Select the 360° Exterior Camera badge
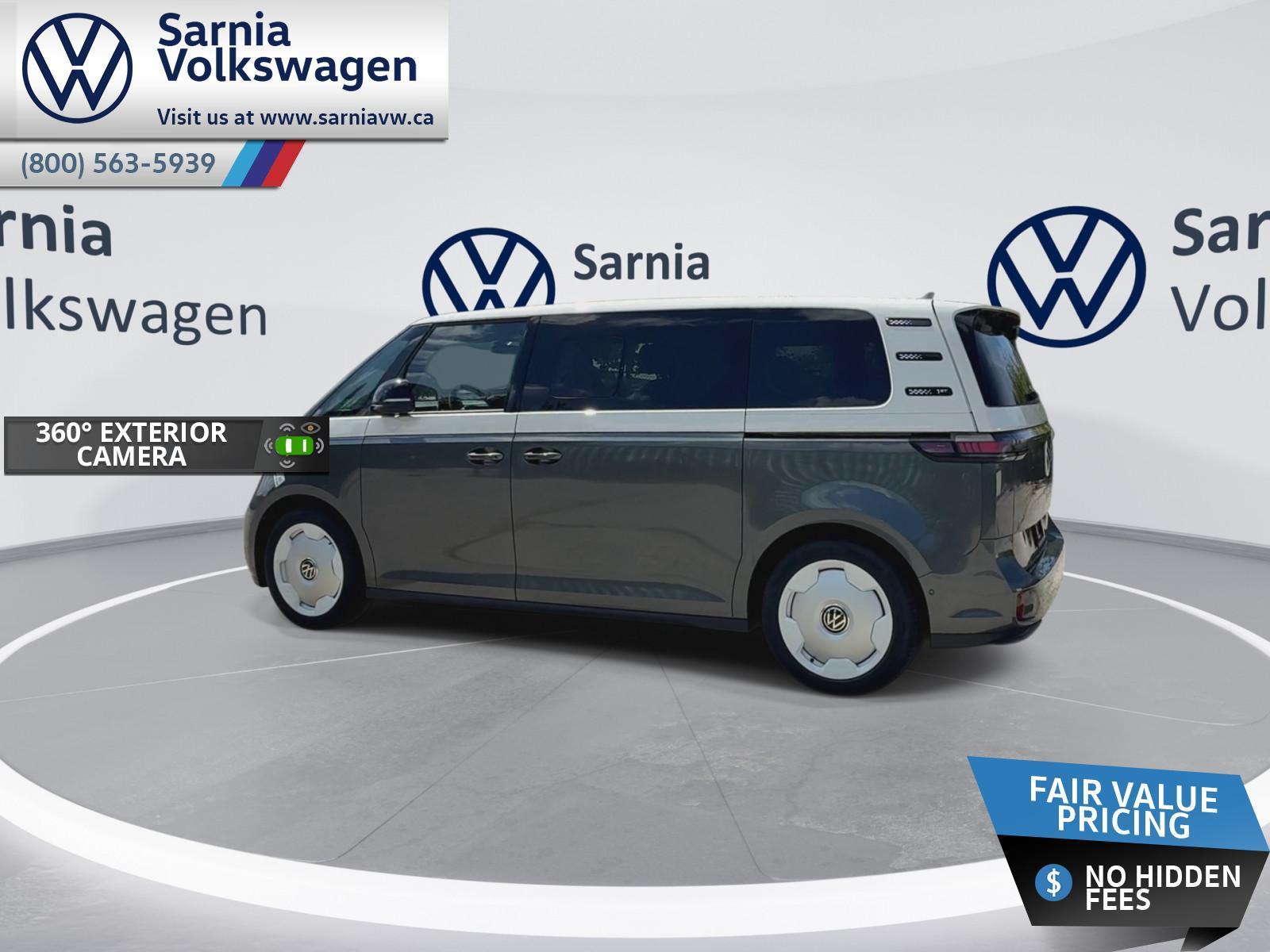The width and height of the screenshot is (1270, 952). pos(166,445)
